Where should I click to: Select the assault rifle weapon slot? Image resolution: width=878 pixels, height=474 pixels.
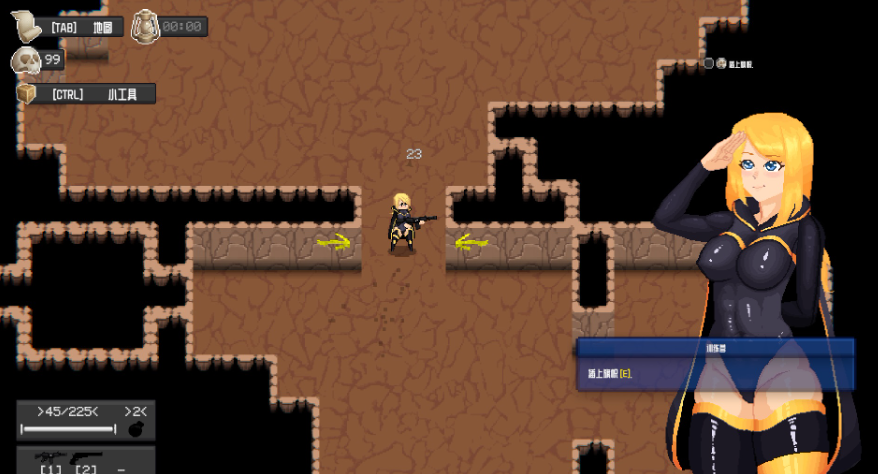pyautogui.click(x=51, y=456)
